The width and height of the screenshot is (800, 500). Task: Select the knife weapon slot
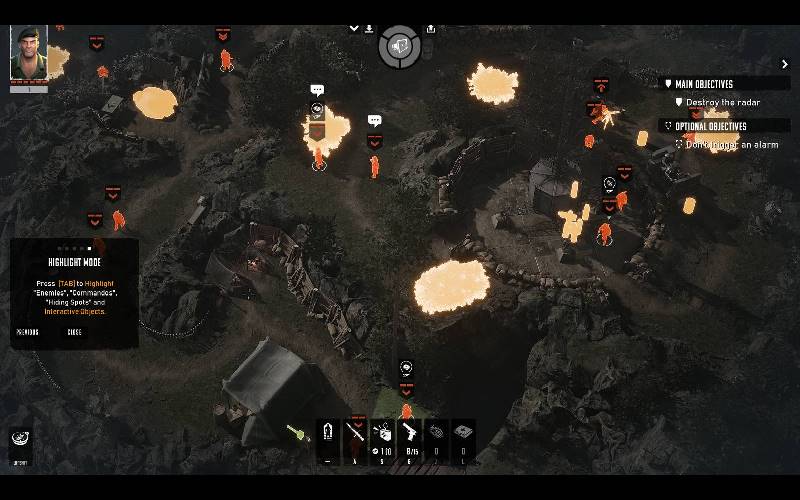click(356, 436)
